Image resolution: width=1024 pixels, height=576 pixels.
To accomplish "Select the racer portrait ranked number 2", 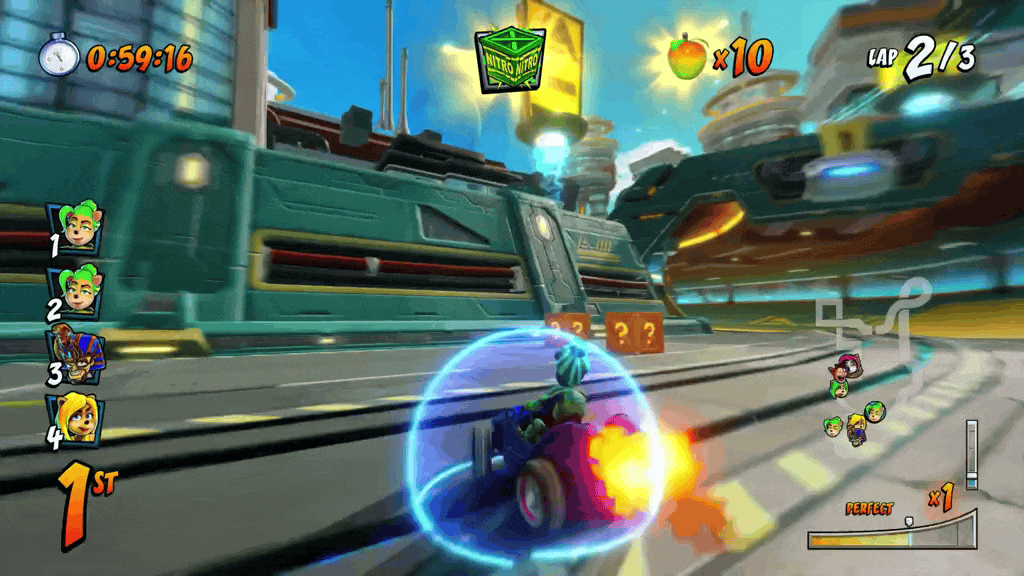I will (75, 291).
